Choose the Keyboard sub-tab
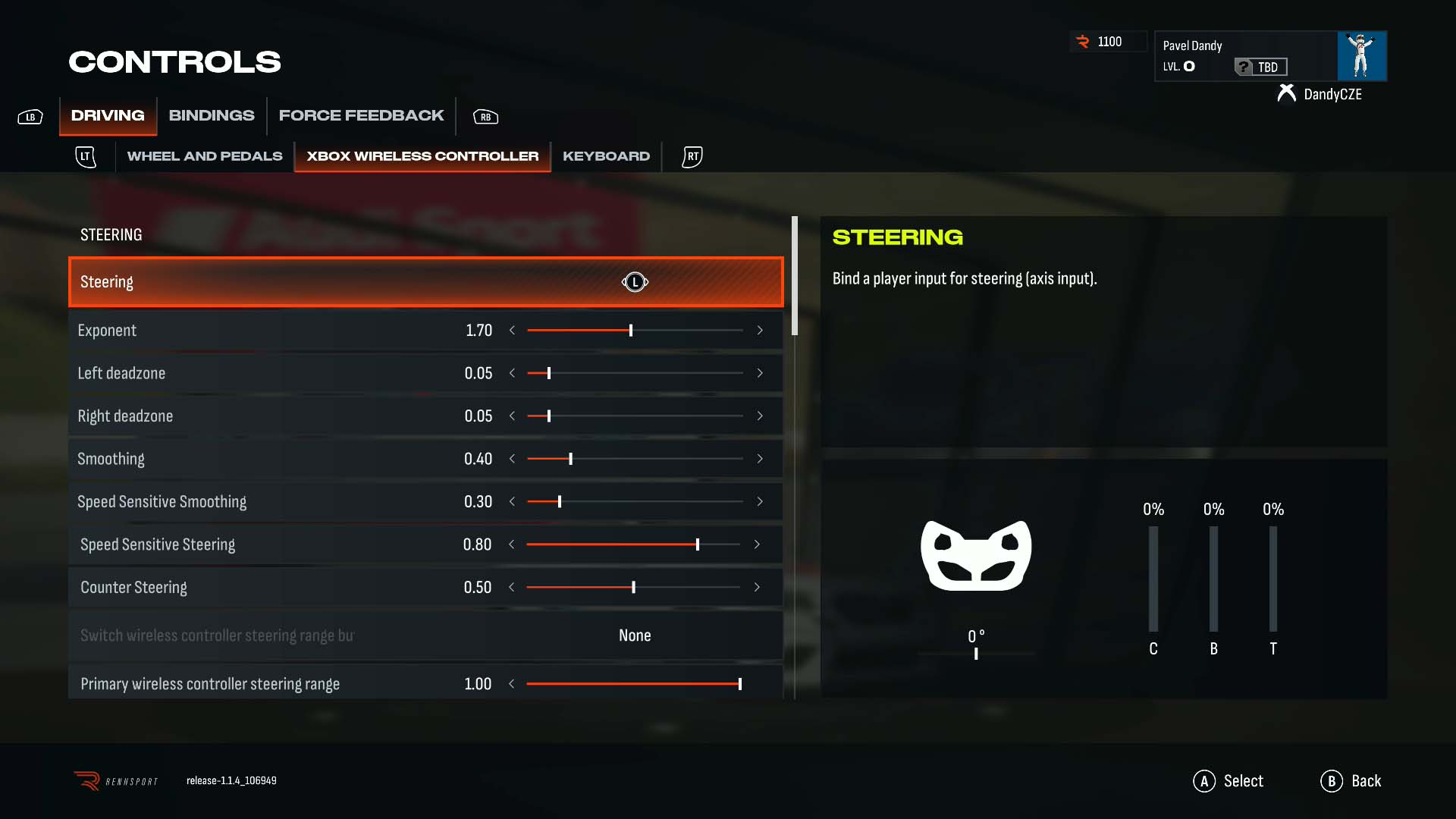The height and width of the screenshot is (819, 1456). [x=606, y=156]
